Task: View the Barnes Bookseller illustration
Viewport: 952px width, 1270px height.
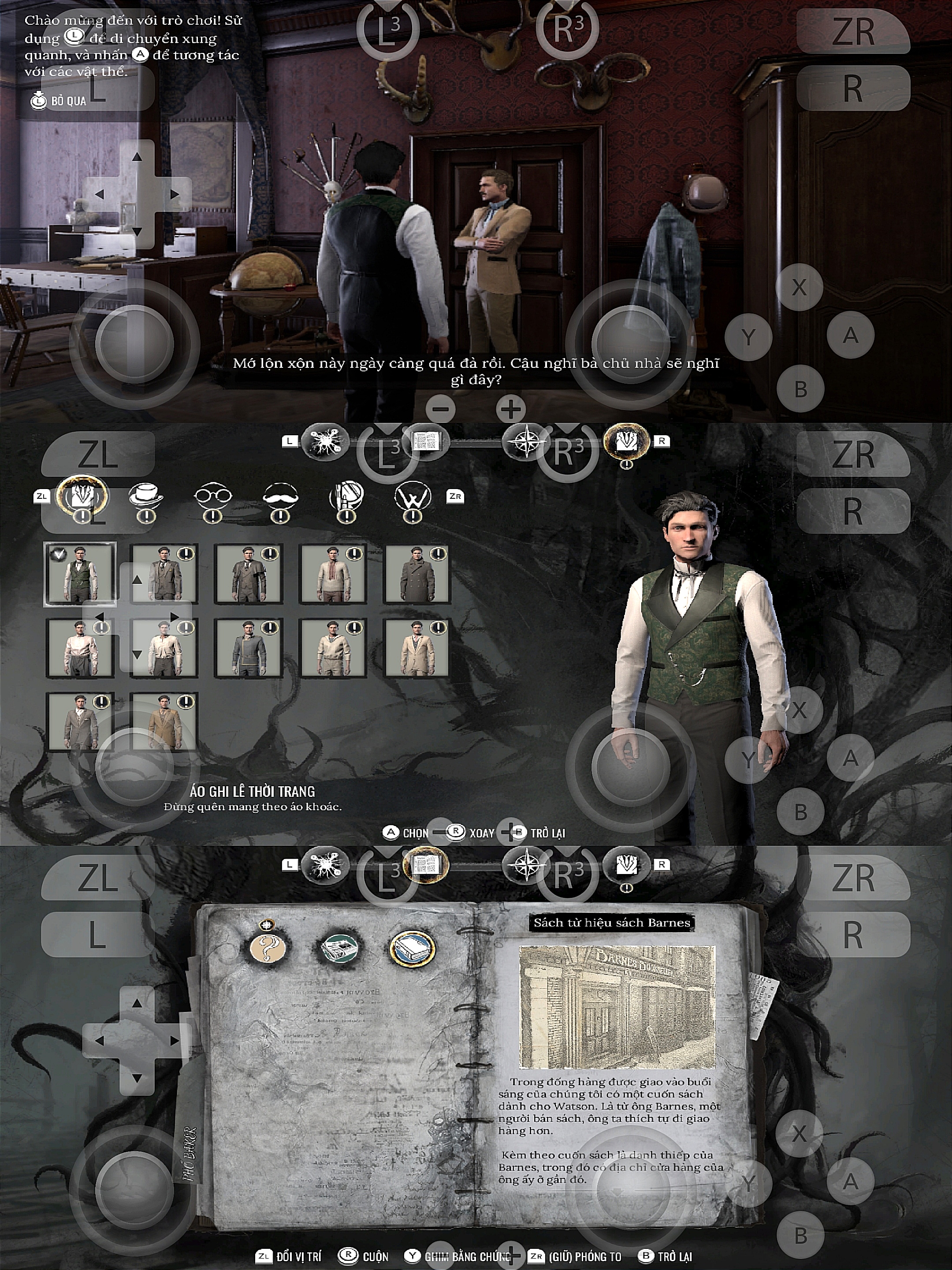Action: point(617,1007)
